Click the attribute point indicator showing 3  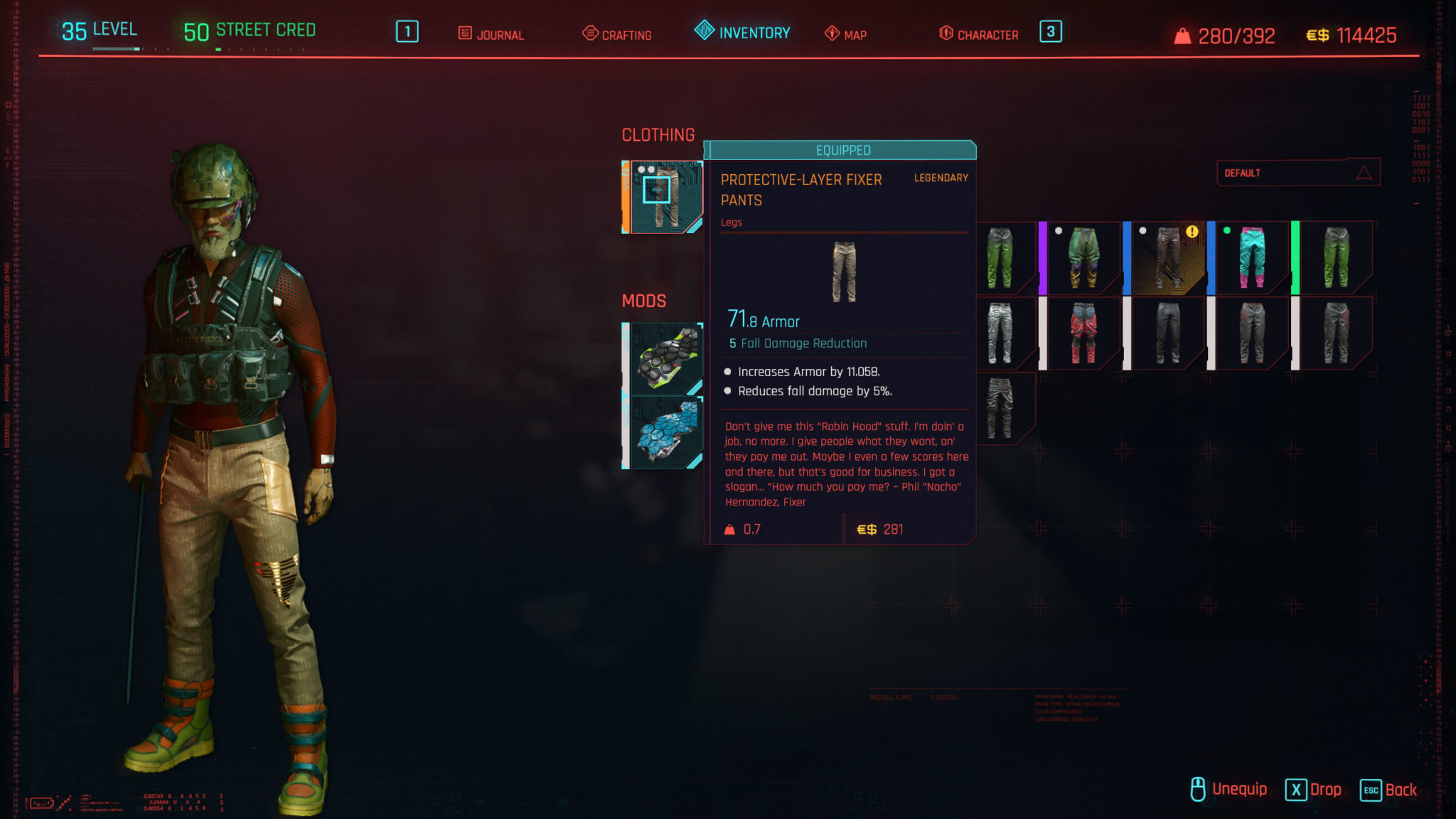click(1051, 33)
